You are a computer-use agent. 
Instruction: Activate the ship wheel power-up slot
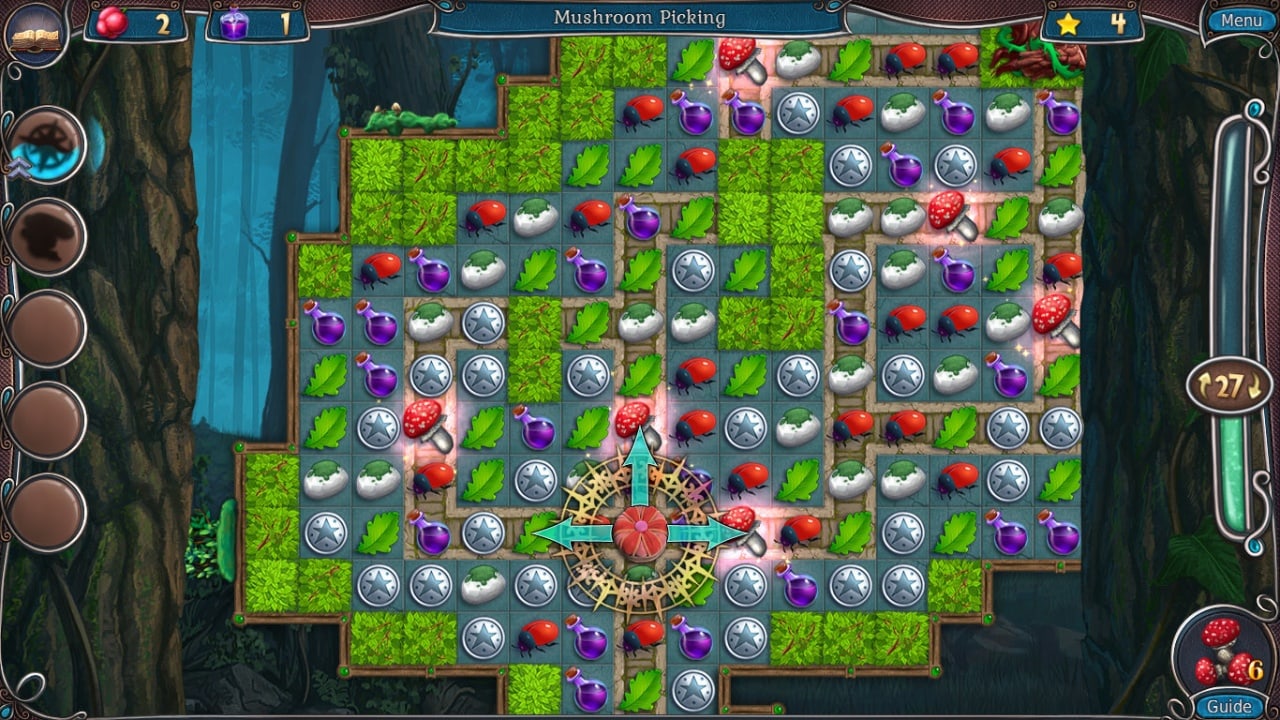[x=46, y=146]
